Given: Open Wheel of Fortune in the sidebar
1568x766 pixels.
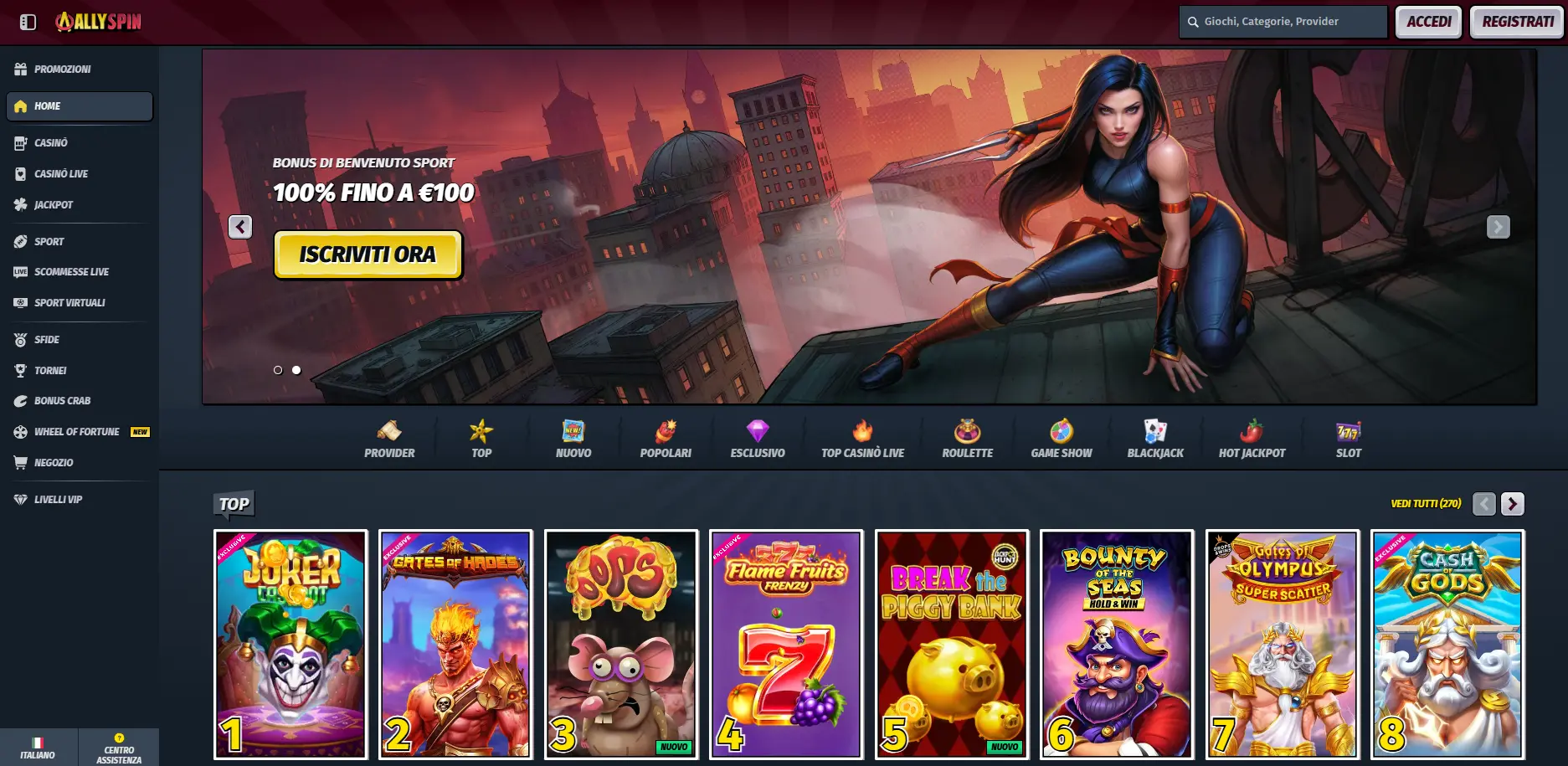Looking at the screenshot, I should pyautogui.click(x=75, y=431).
